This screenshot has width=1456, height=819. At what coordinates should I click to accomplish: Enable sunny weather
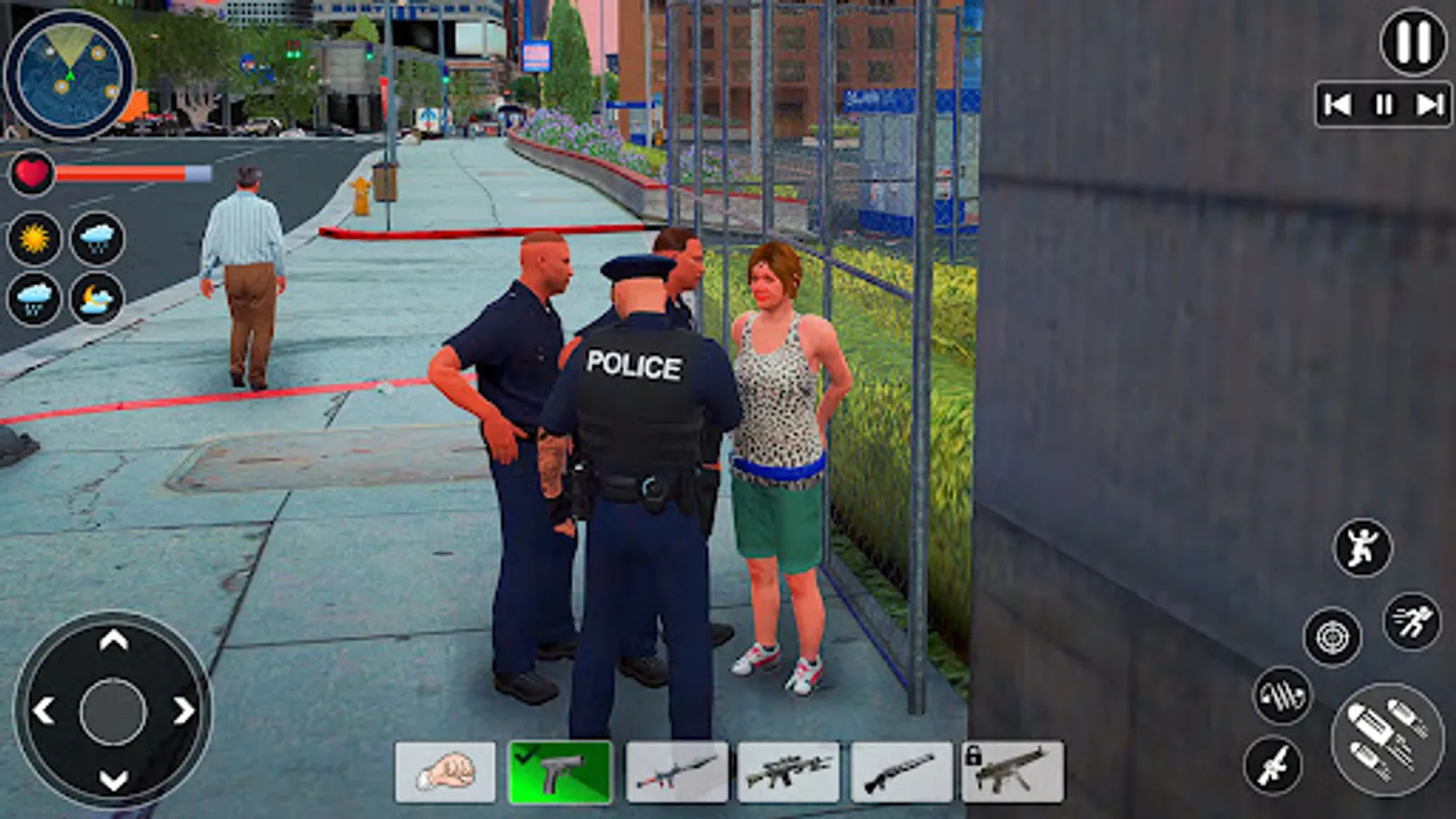coord(33,238)
